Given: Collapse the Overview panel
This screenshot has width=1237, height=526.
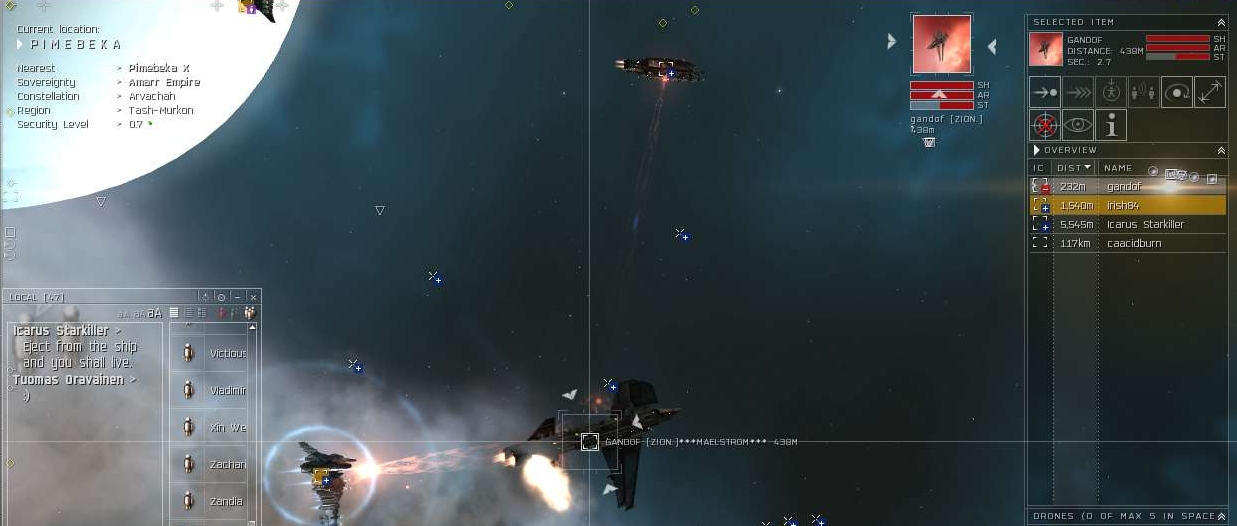Looking at the screenshot, I should click(x=1220, y=150).
